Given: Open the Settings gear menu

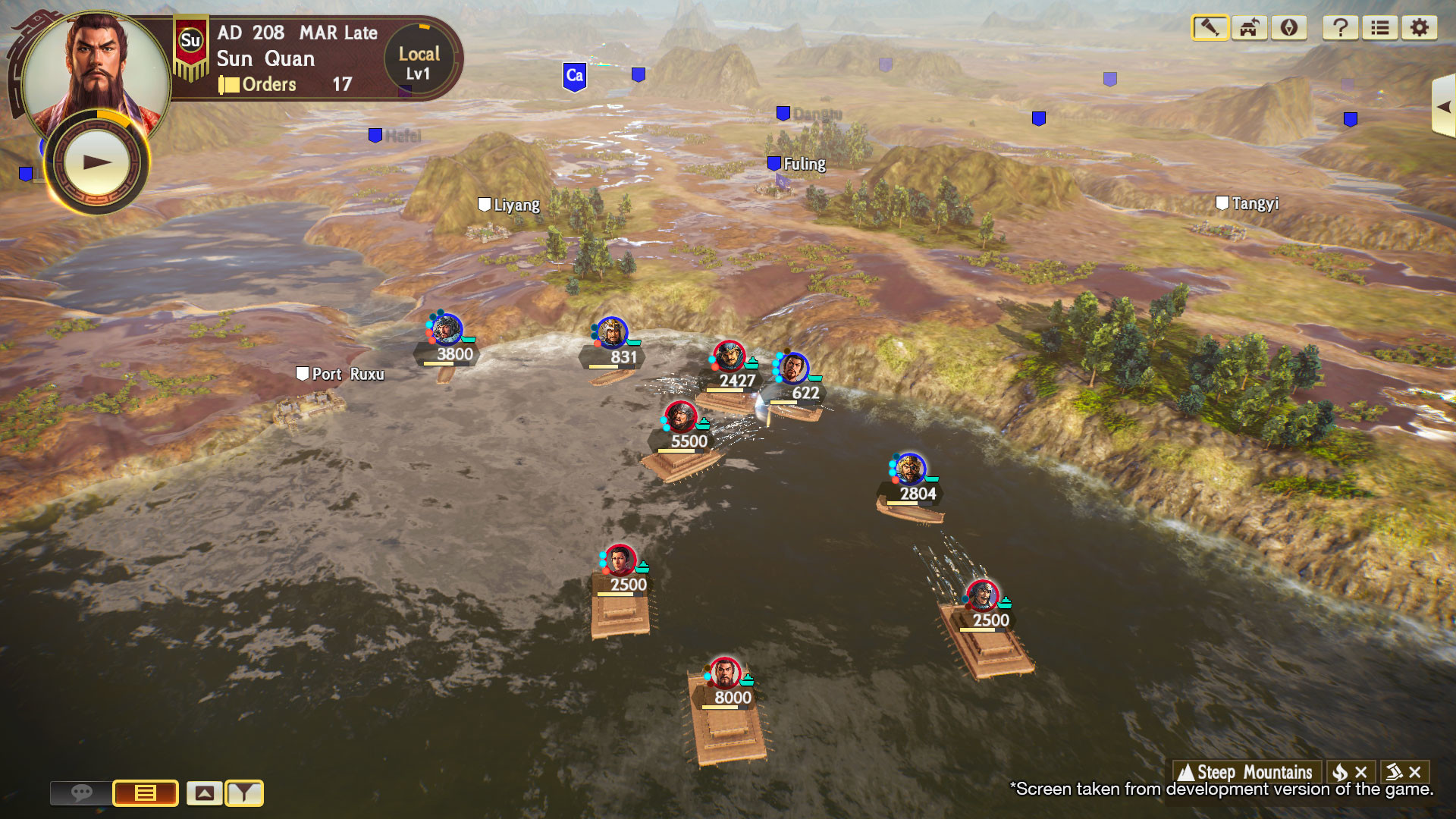Looking at the screenshot, I should (1419, 28).
